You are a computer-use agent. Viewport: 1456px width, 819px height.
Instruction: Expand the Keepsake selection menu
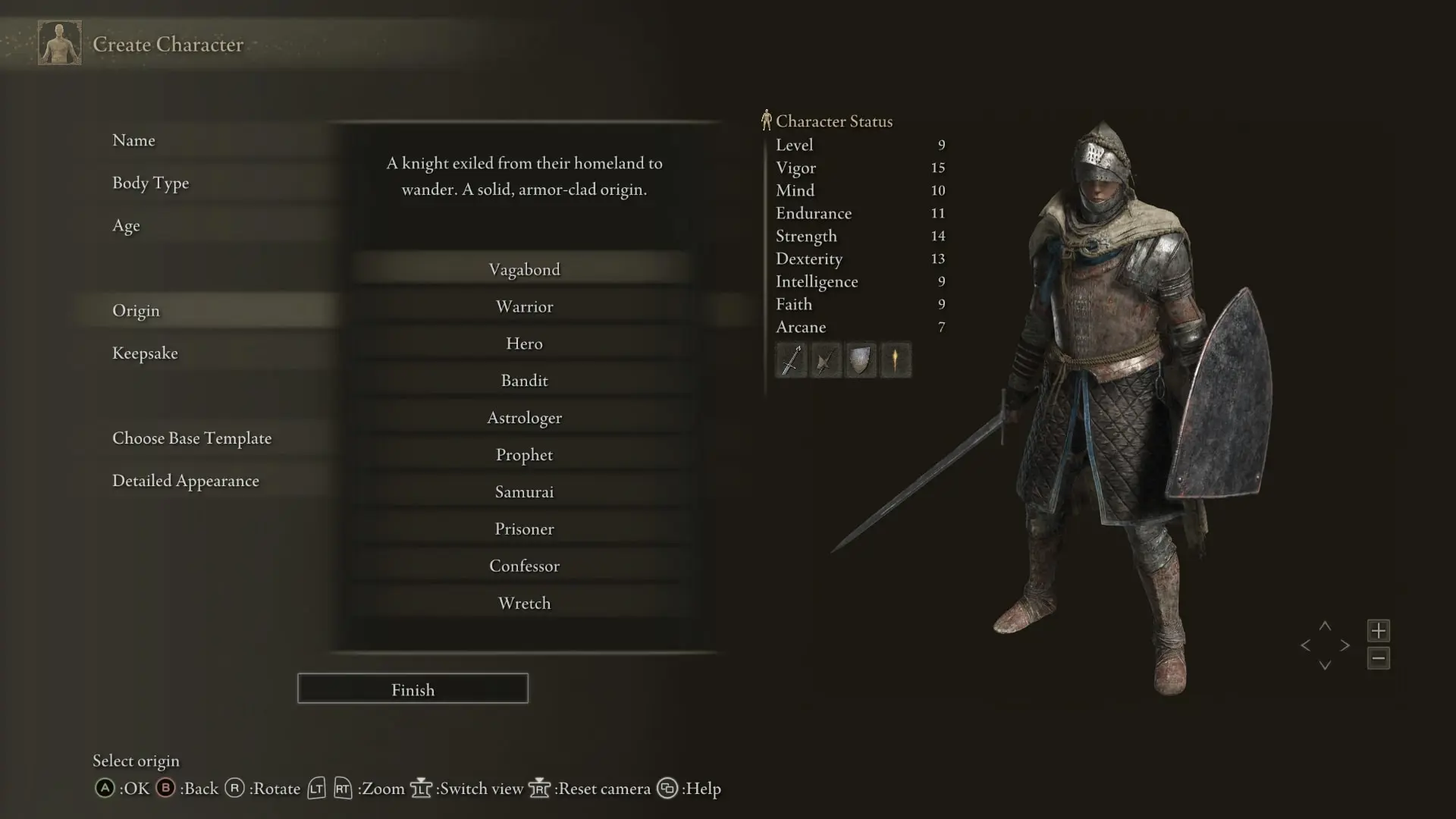(145, 353)
